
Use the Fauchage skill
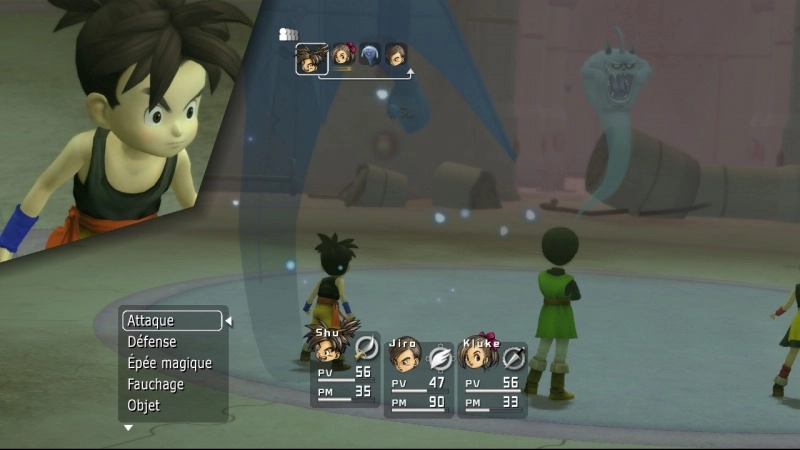(x=156, y=384)
